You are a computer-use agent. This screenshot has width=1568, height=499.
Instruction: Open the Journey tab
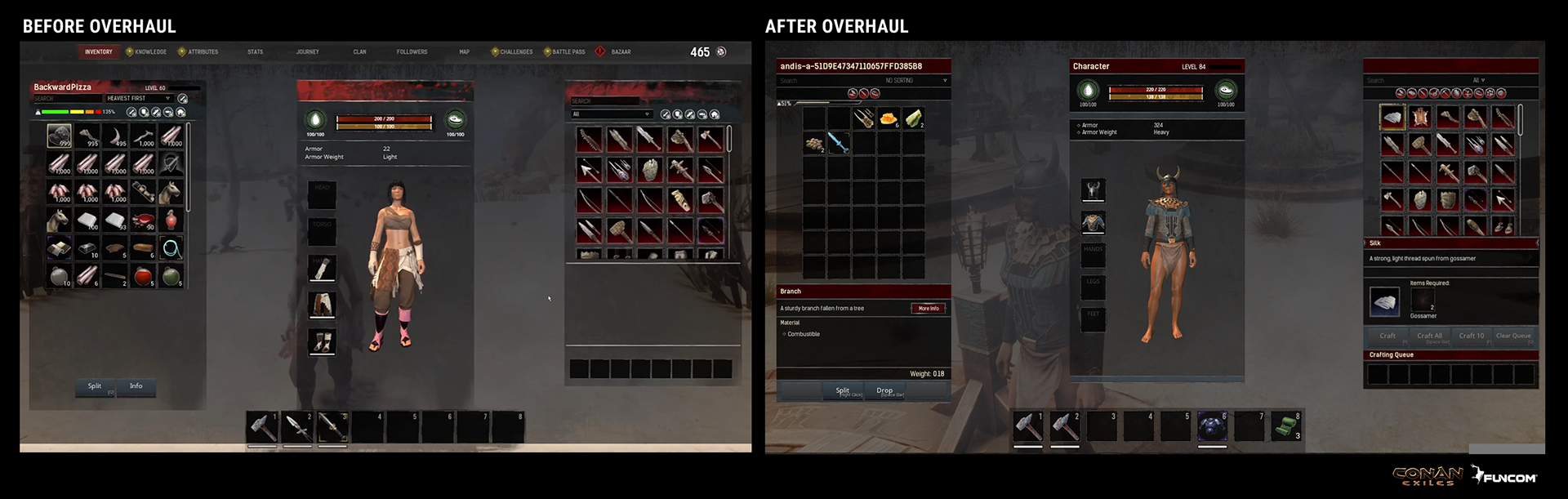click(308, 52)
